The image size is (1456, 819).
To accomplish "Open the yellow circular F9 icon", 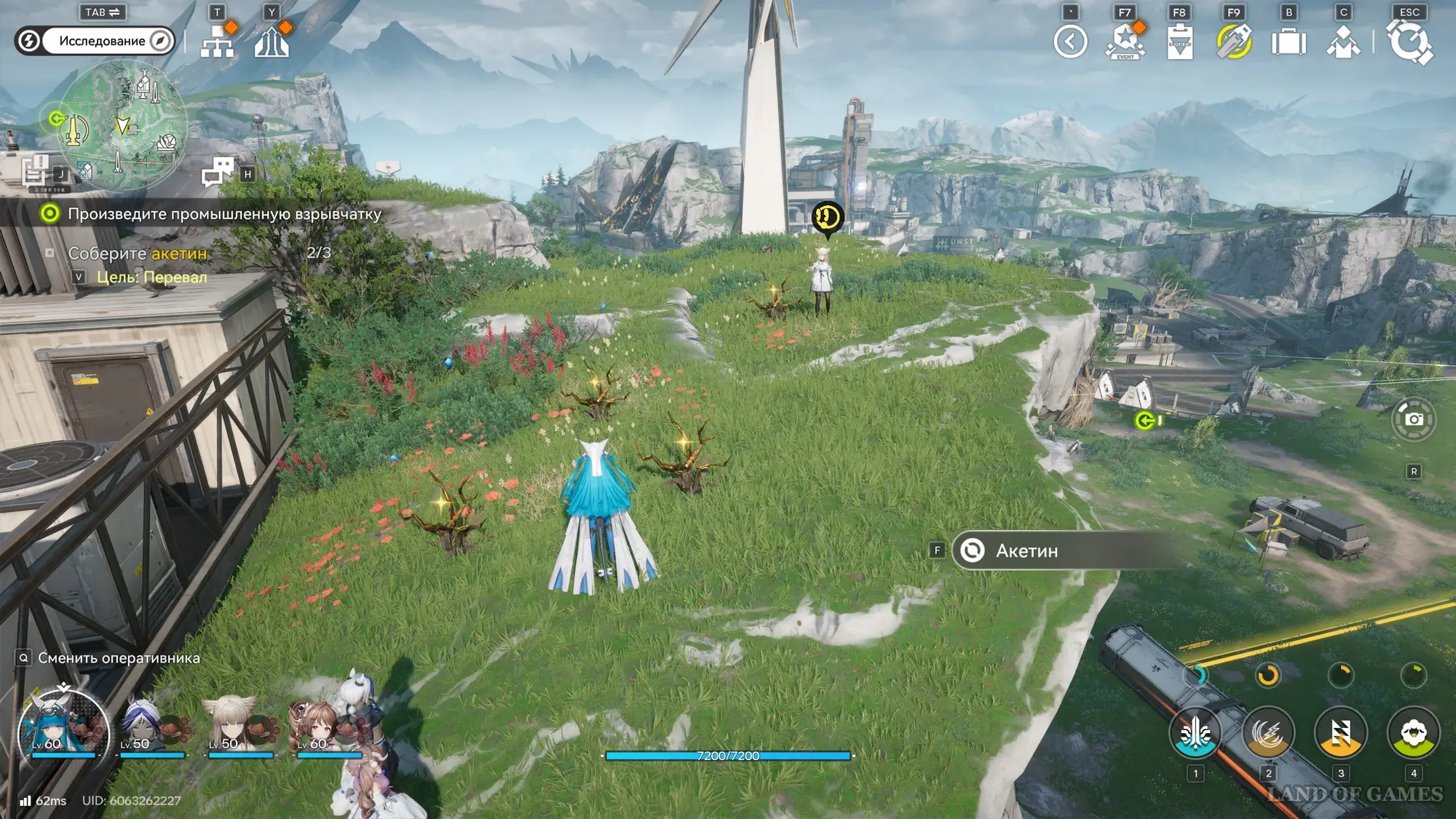I will [x=1234, y=41].
